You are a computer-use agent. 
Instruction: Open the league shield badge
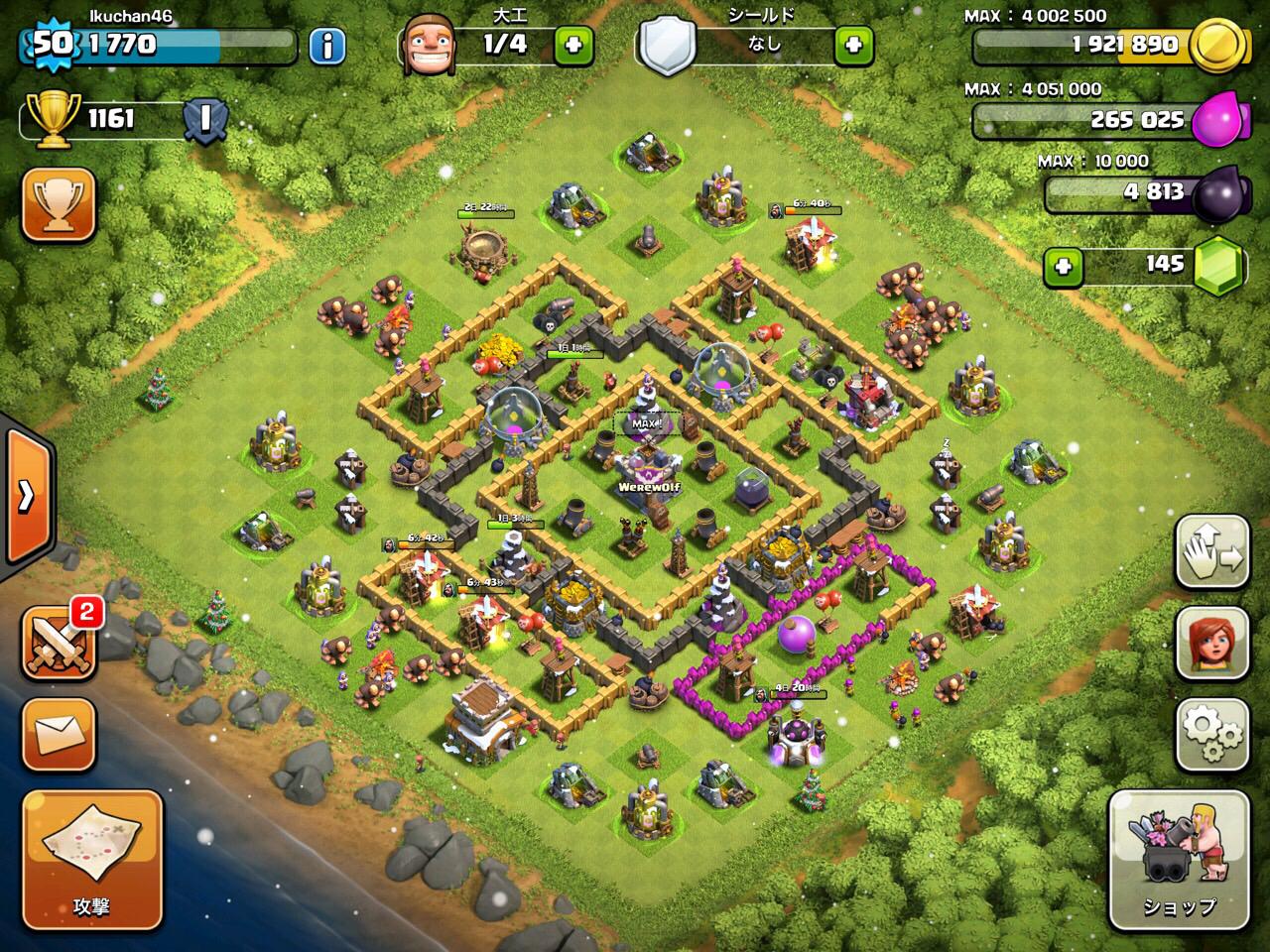[205, 120]
